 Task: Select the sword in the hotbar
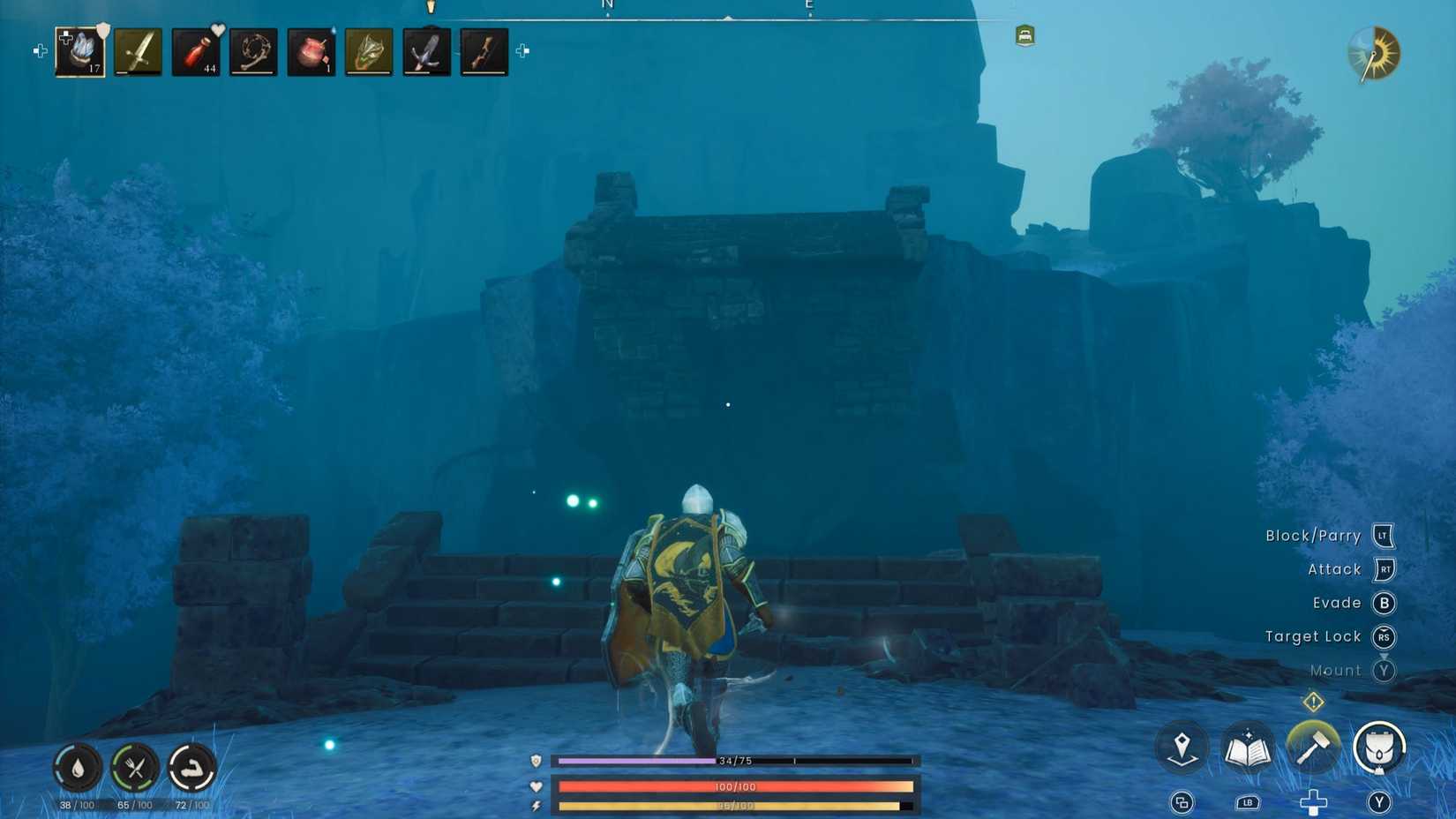tap(139, 50)
